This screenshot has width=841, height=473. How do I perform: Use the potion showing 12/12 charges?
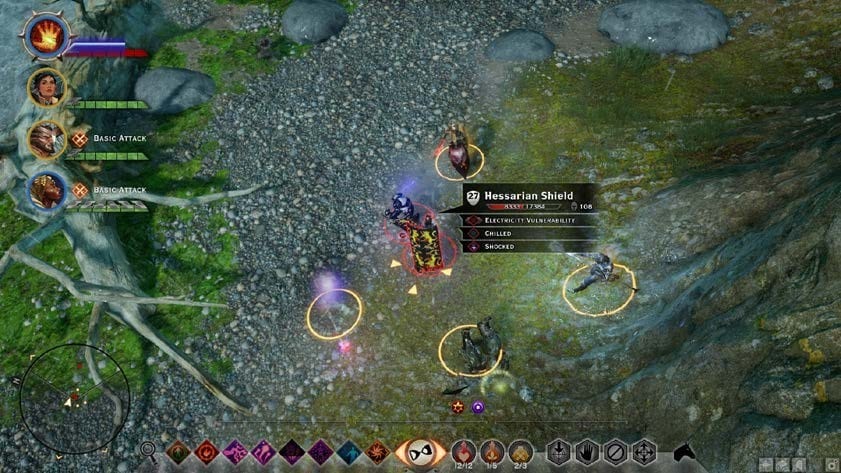pyautogui.click(x=464, y=452)
